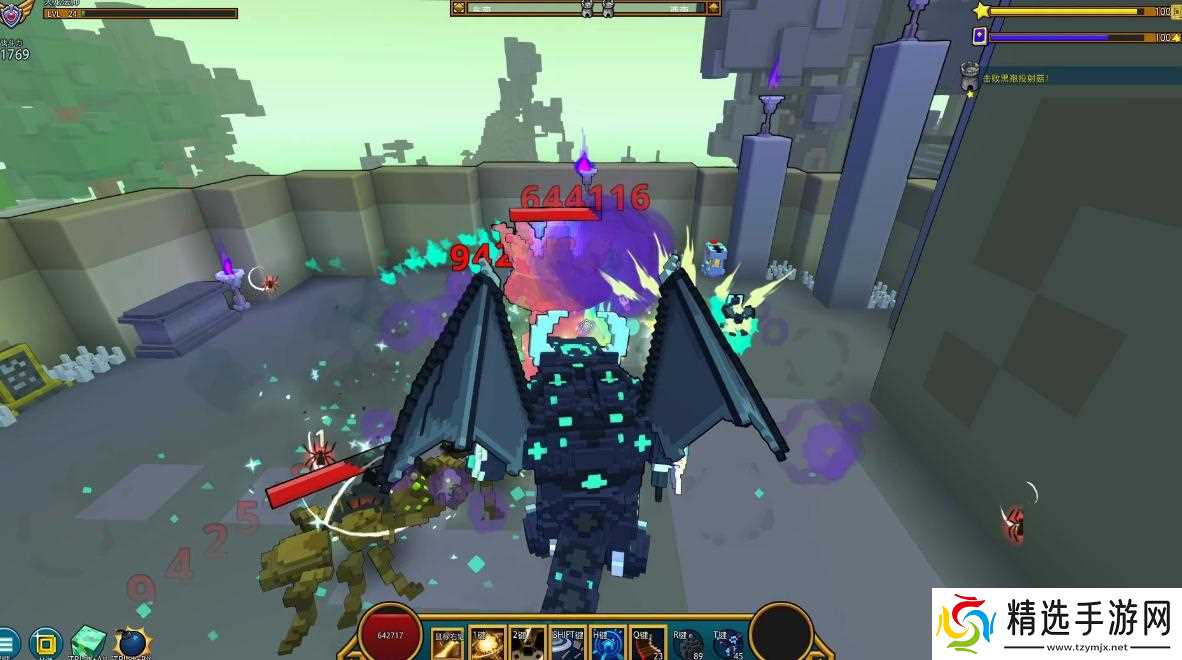Select the T key item with 45 count
The image size is (1182, 660).
point(728,644)
